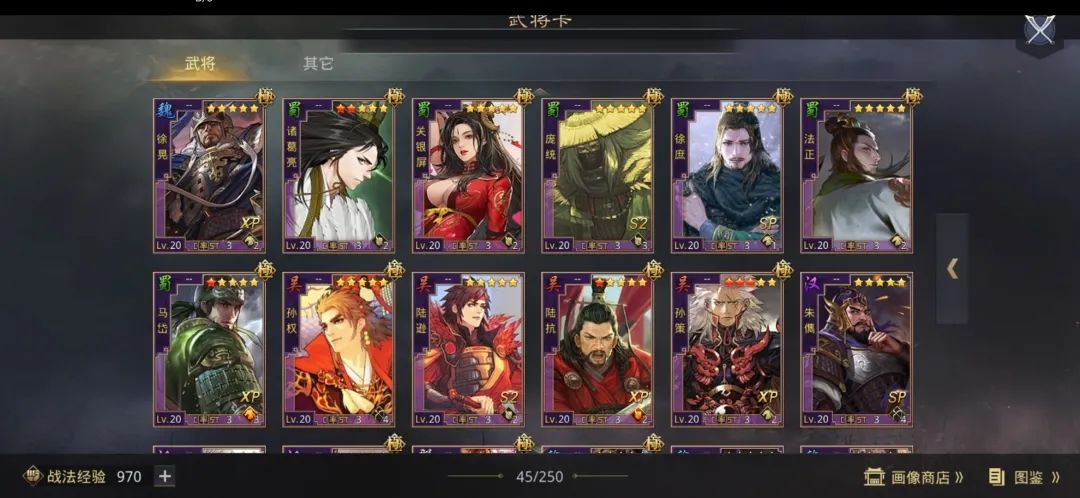The height and width of the screenshot is (498, 1080).
Task: Select the 关银屏 general card
Action: (467, 176)
